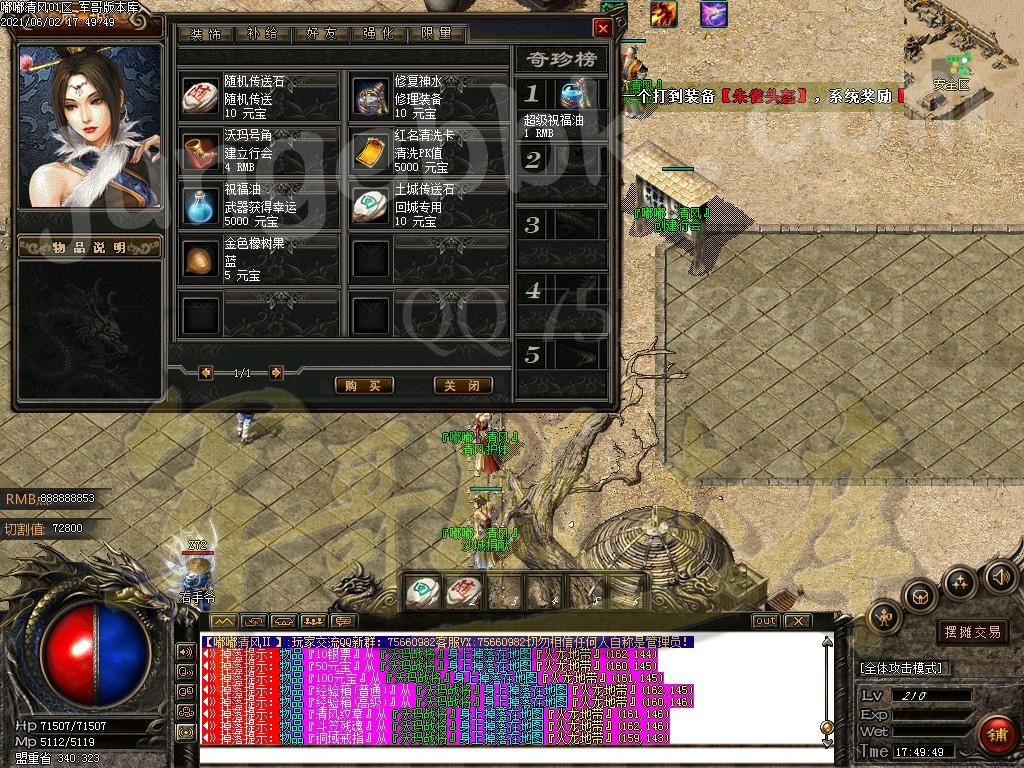Select the 好友 shop tab
Image resolution: width=1024 pixels, height=768 pixels.
[x=321, y=33]
